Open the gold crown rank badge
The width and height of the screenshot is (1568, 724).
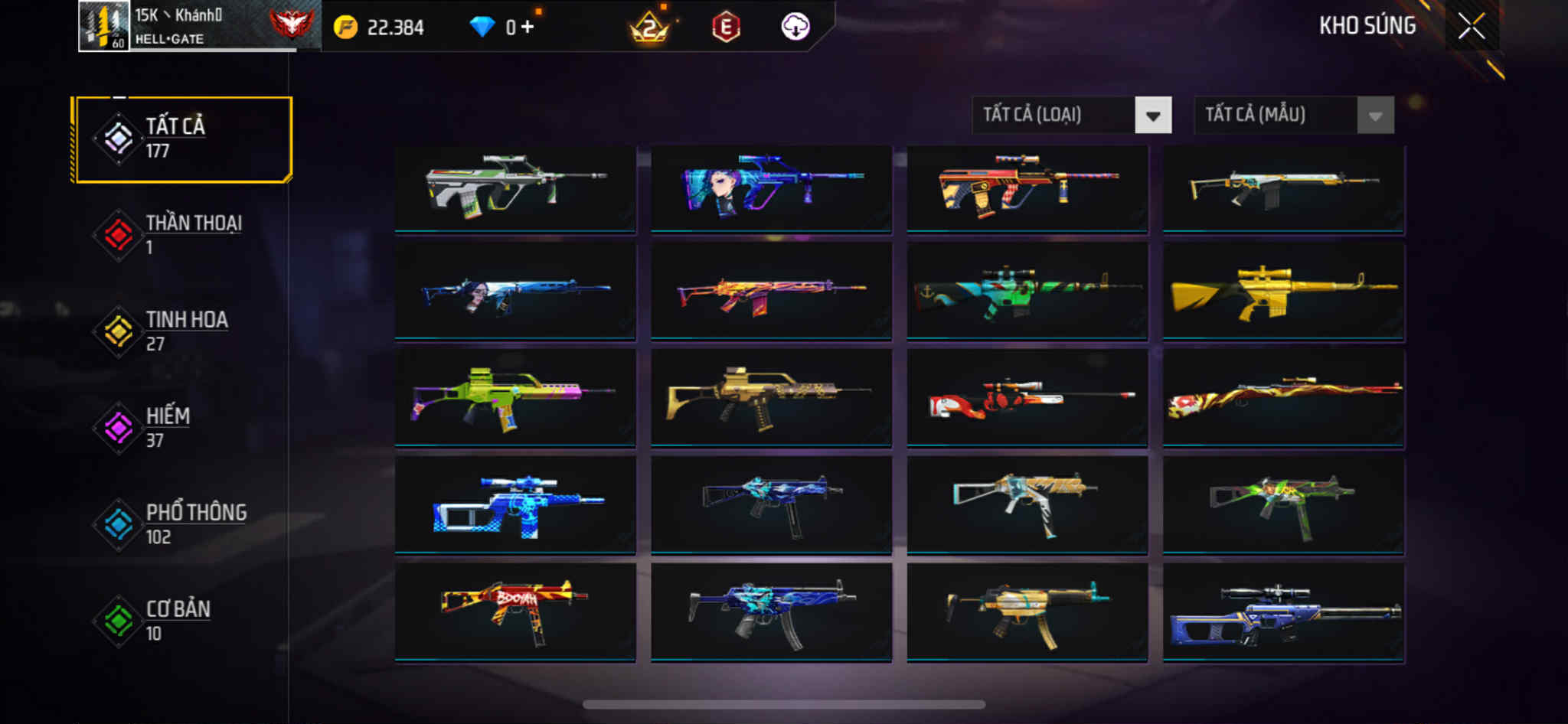[x=649, y=28]
